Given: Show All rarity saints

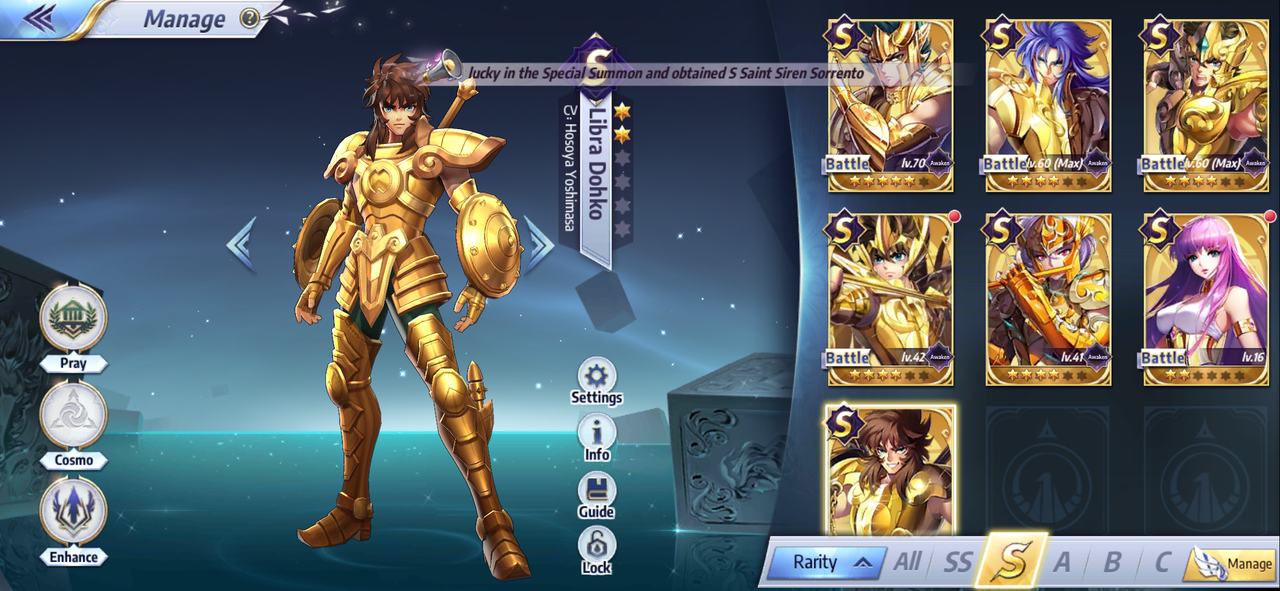Looking at the screenshot, I should coord(907,562).
